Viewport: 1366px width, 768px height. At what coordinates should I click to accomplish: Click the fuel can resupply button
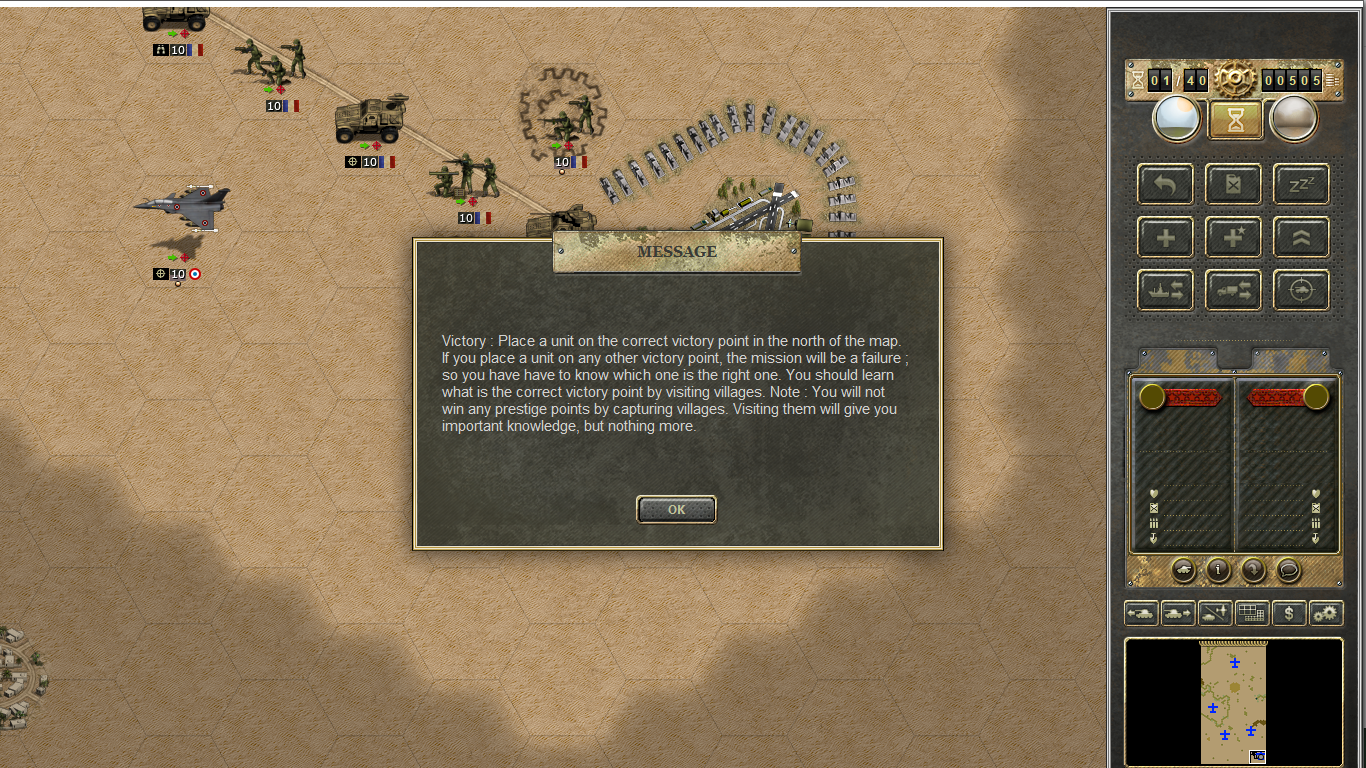click(x=1233, y=184)
